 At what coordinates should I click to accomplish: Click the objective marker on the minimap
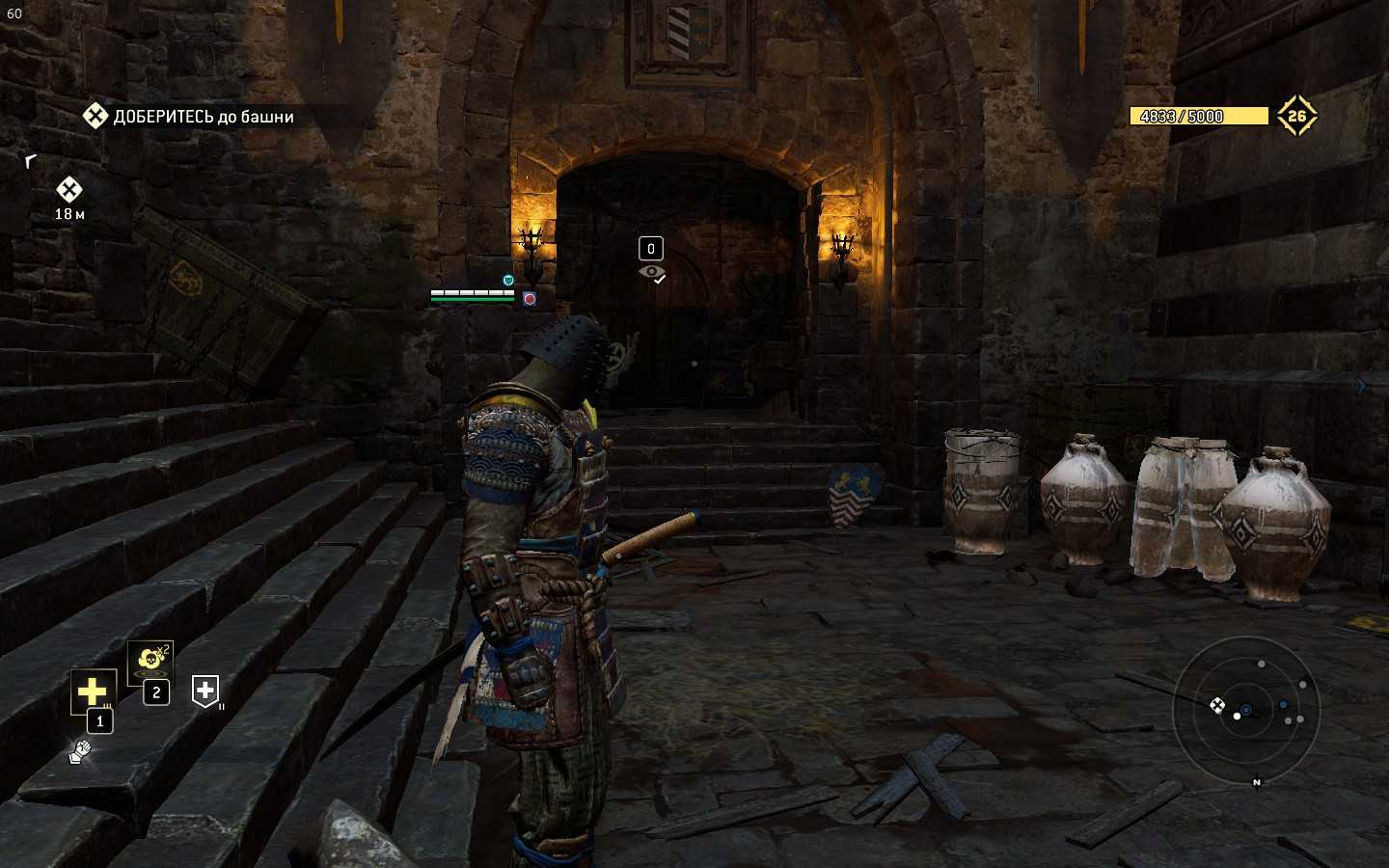point(1217,705)
